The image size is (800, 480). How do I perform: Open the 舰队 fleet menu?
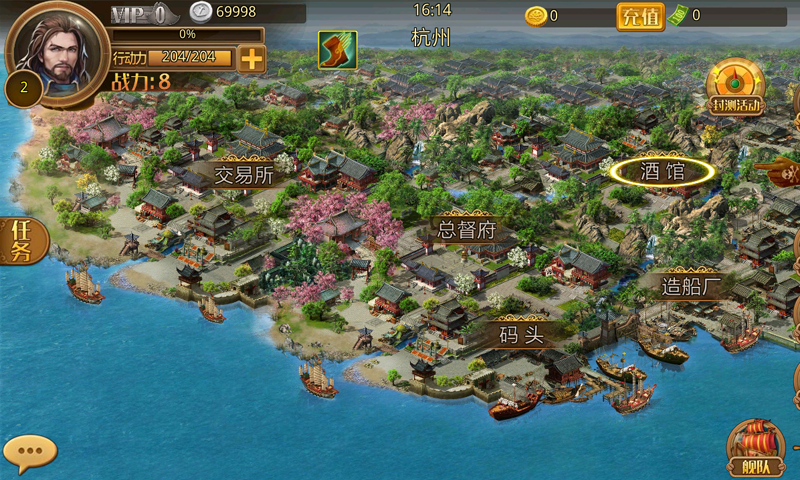pyautogui.click(x=755, y=450)
